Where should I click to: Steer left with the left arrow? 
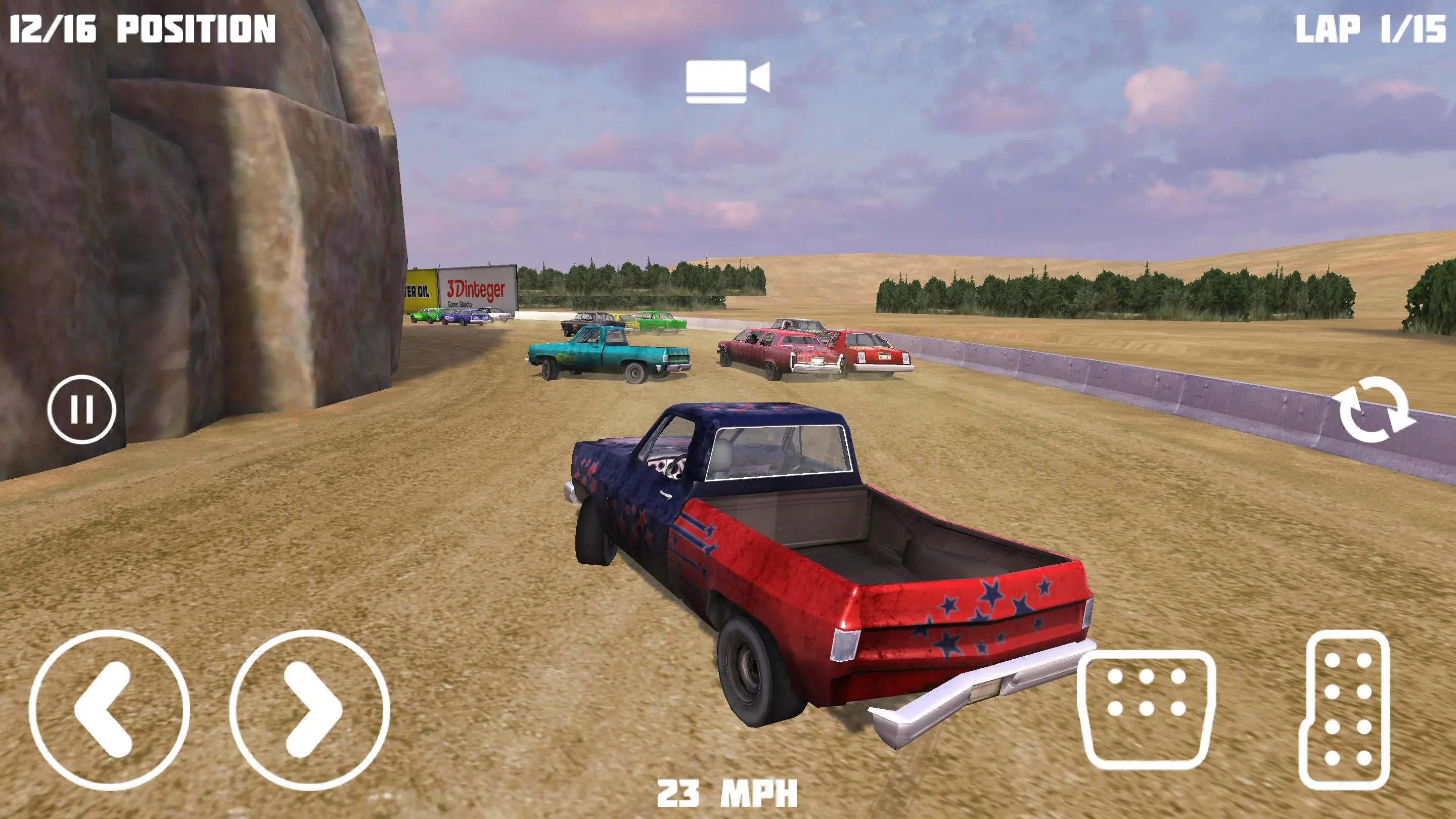pos(109,710)
